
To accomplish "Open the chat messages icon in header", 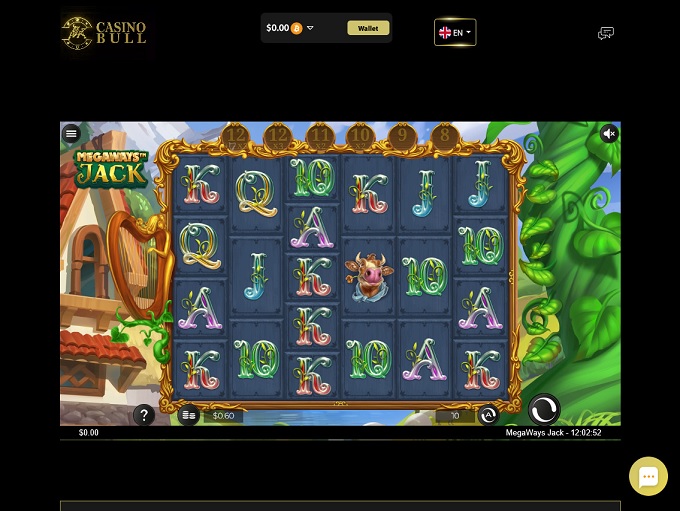I will coord(605,33).
